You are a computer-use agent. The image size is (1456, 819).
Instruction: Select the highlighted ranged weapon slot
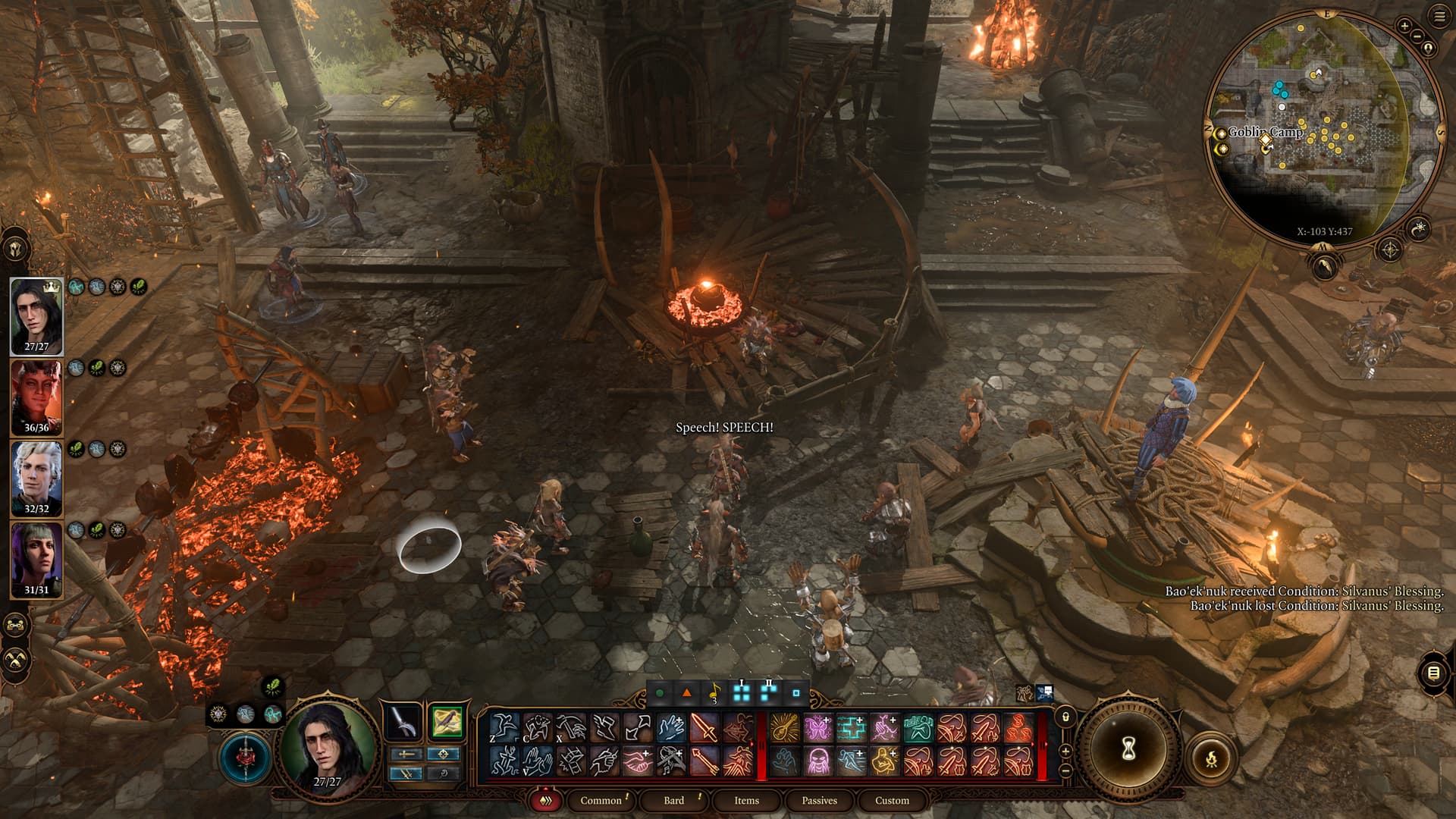click(x=446, y=721)
